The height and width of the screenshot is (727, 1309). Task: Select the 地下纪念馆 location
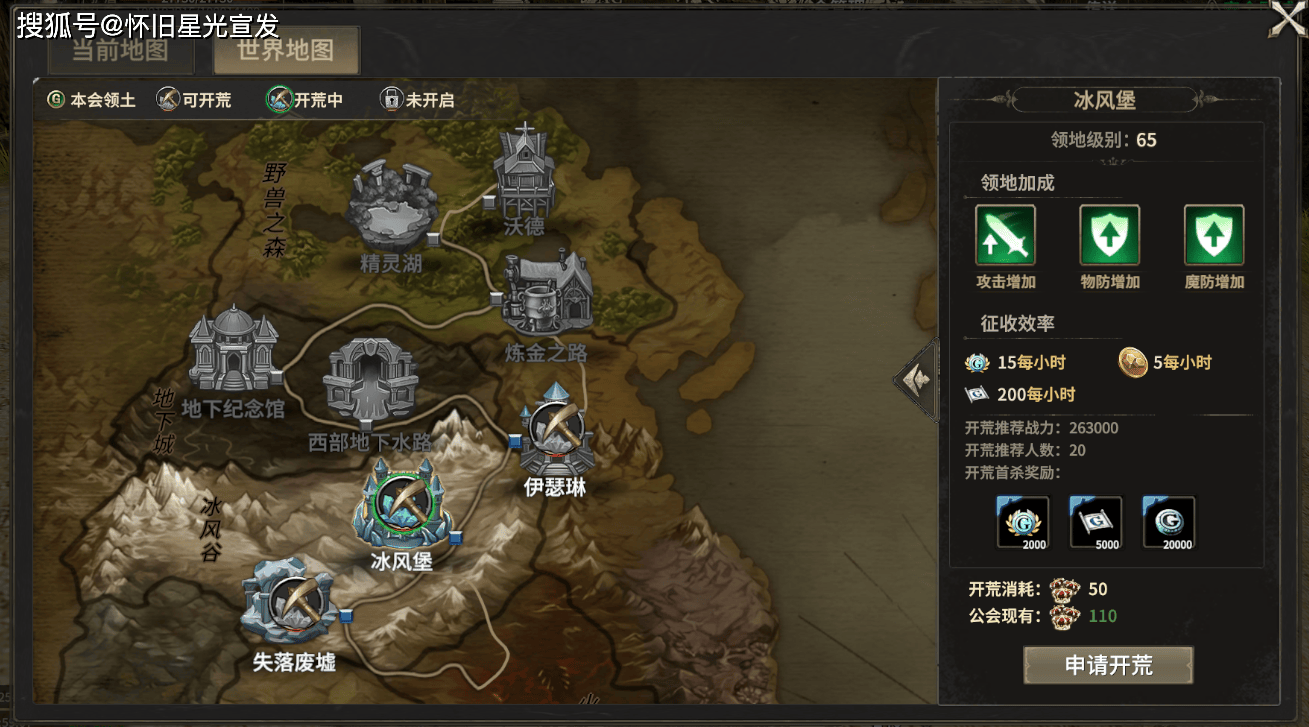point(233,352)
